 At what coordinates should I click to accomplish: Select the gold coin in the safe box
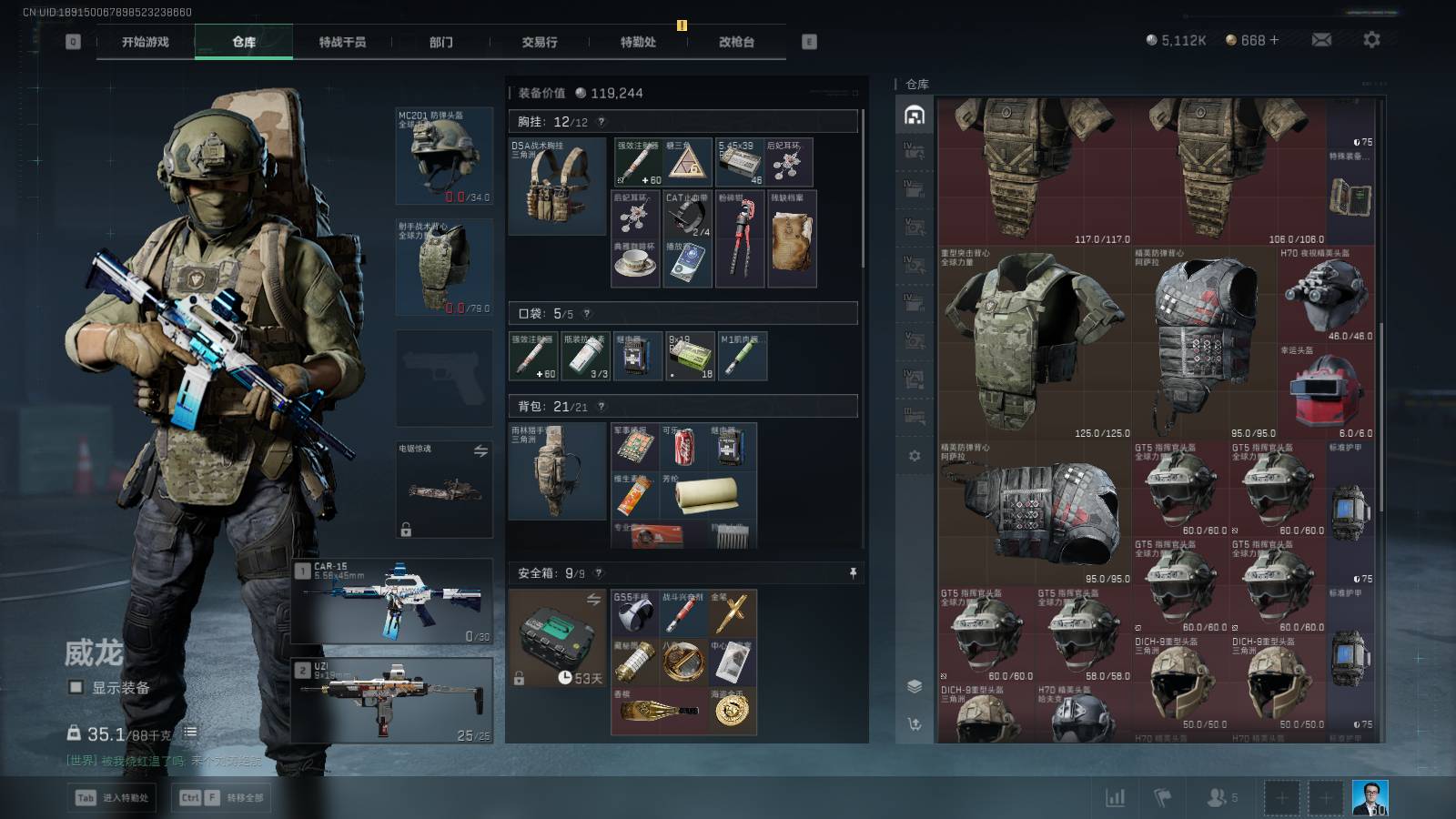pos(733,710)
